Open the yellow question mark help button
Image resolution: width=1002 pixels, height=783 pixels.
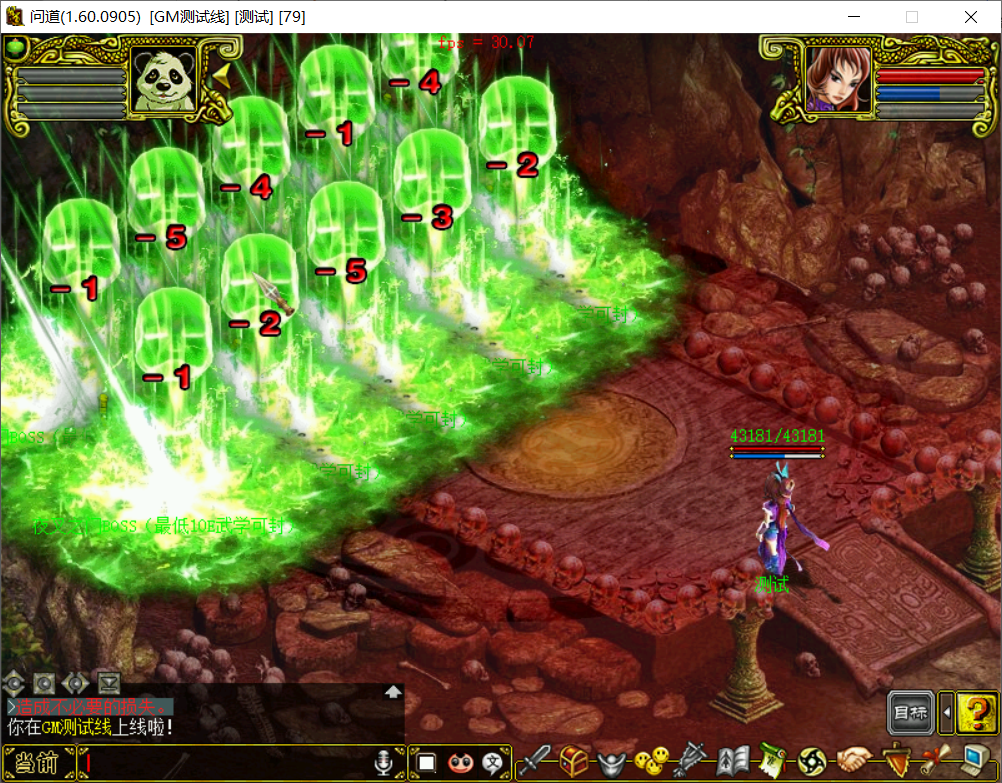click(974, 713)
